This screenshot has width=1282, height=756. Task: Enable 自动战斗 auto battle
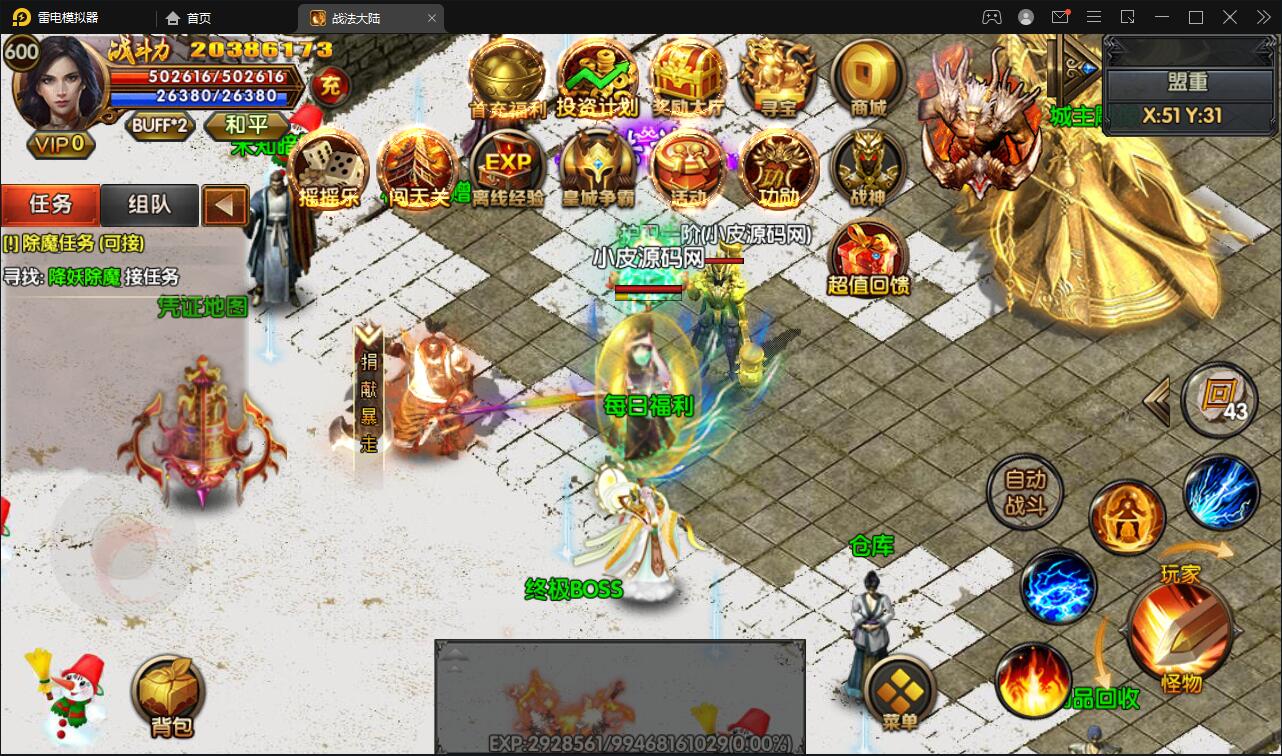pyautogui.click(x=1024, y=494)
